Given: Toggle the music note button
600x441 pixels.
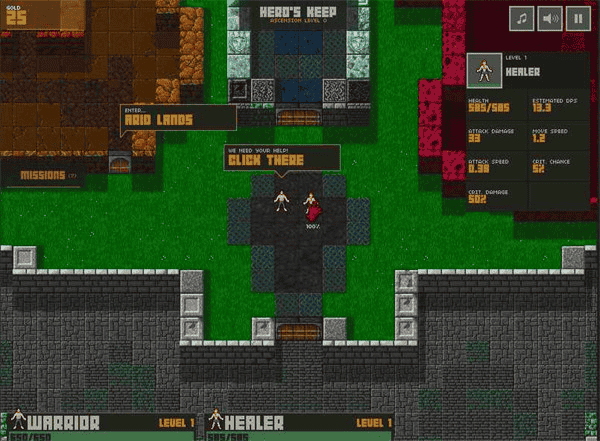Looking at the screenshot, I should [522, 17].
